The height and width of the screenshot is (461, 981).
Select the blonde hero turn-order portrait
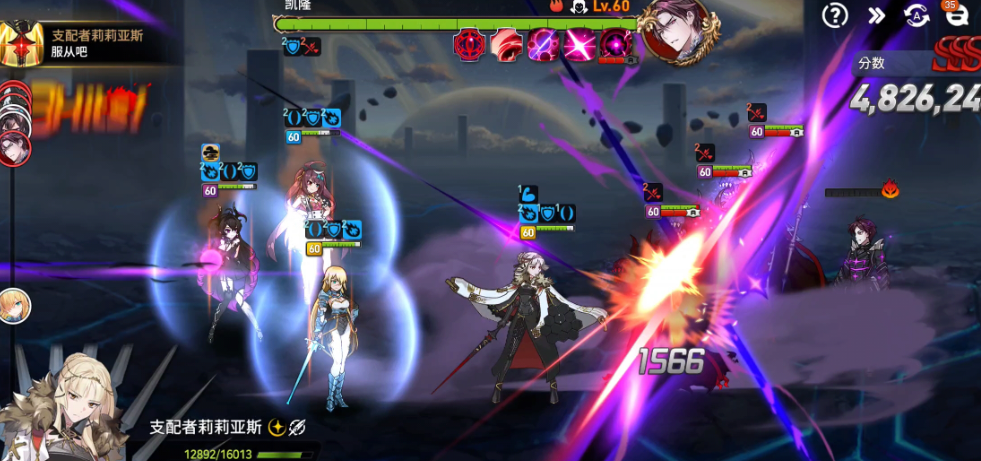pyautogui.click(x=14, y=304)
